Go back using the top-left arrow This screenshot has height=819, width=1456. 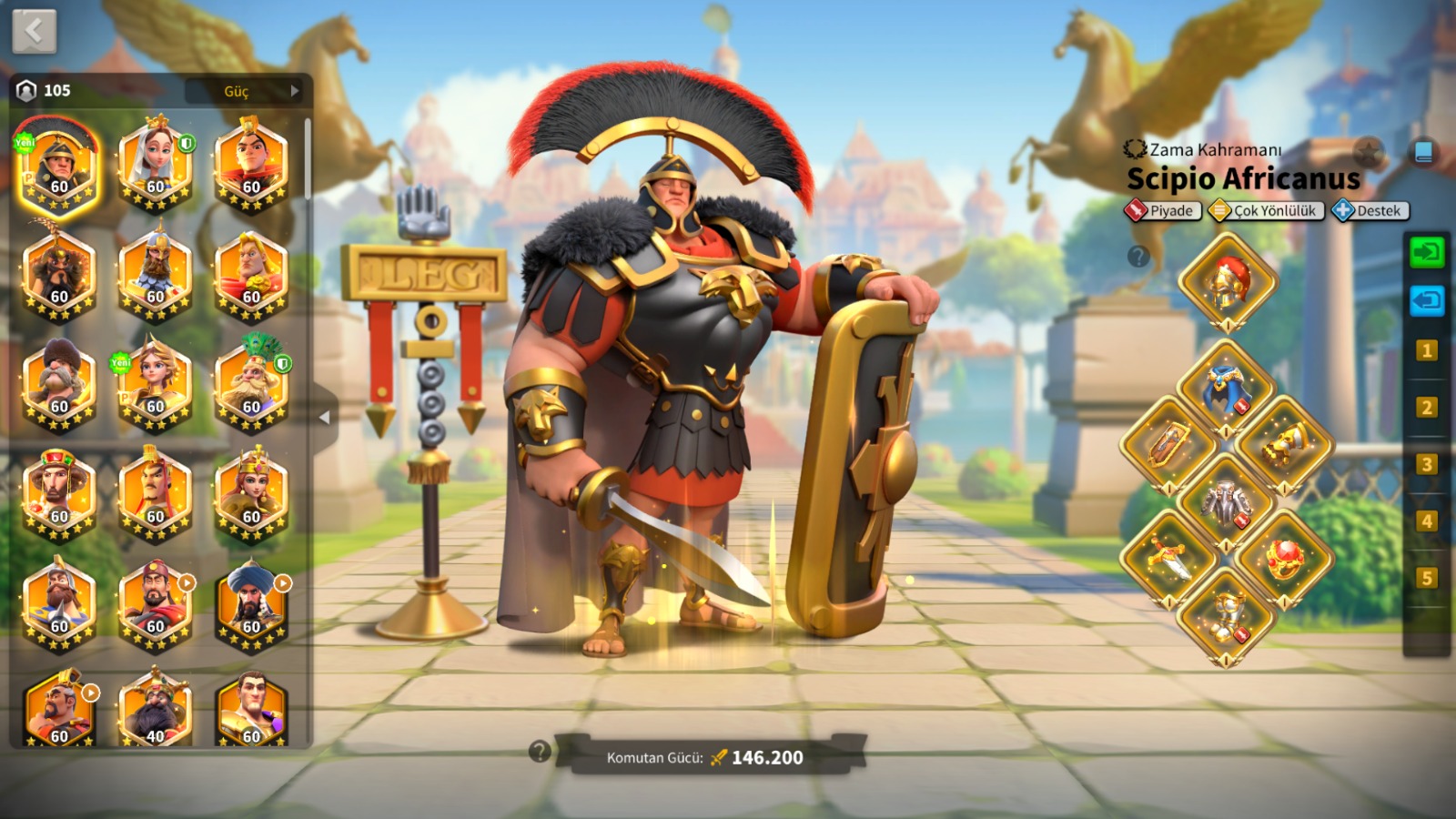[35, 32]
